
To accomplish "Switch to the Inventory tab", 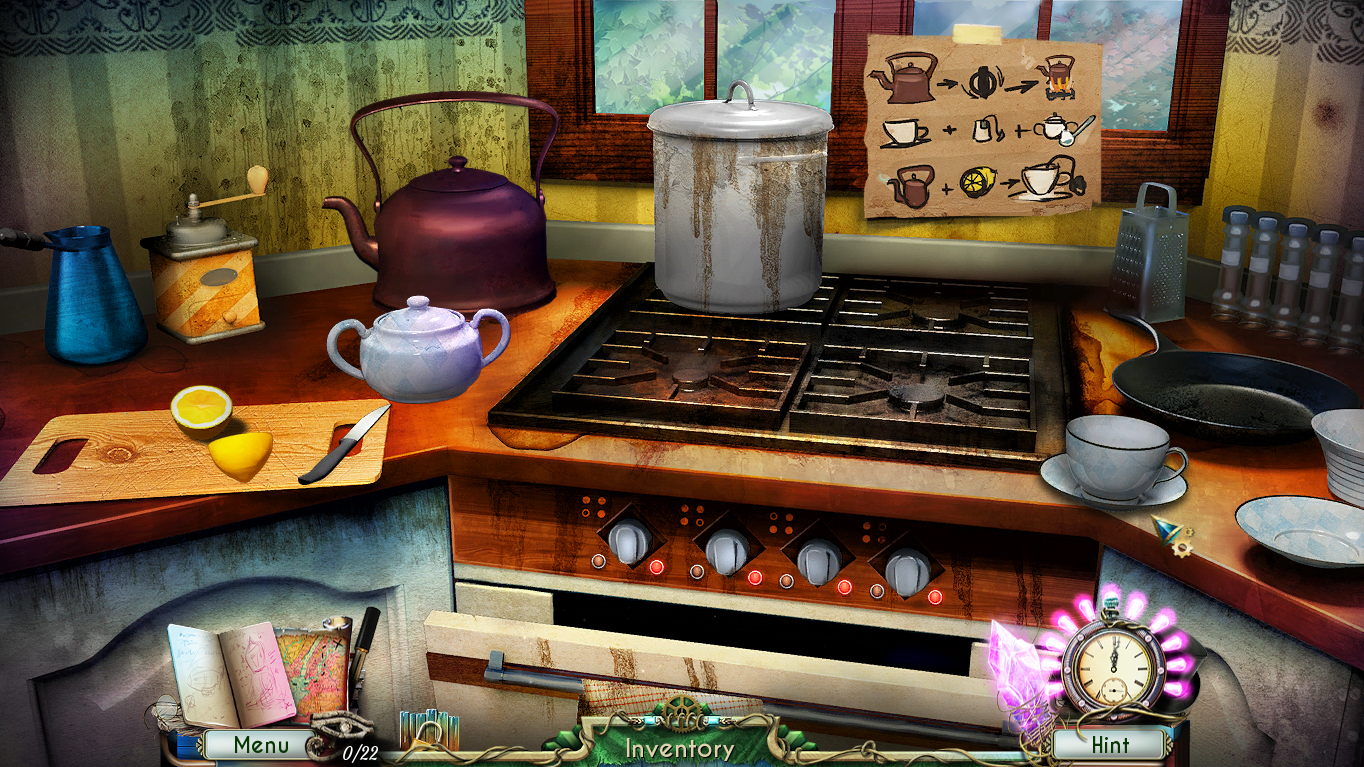I will pos(681,746).
